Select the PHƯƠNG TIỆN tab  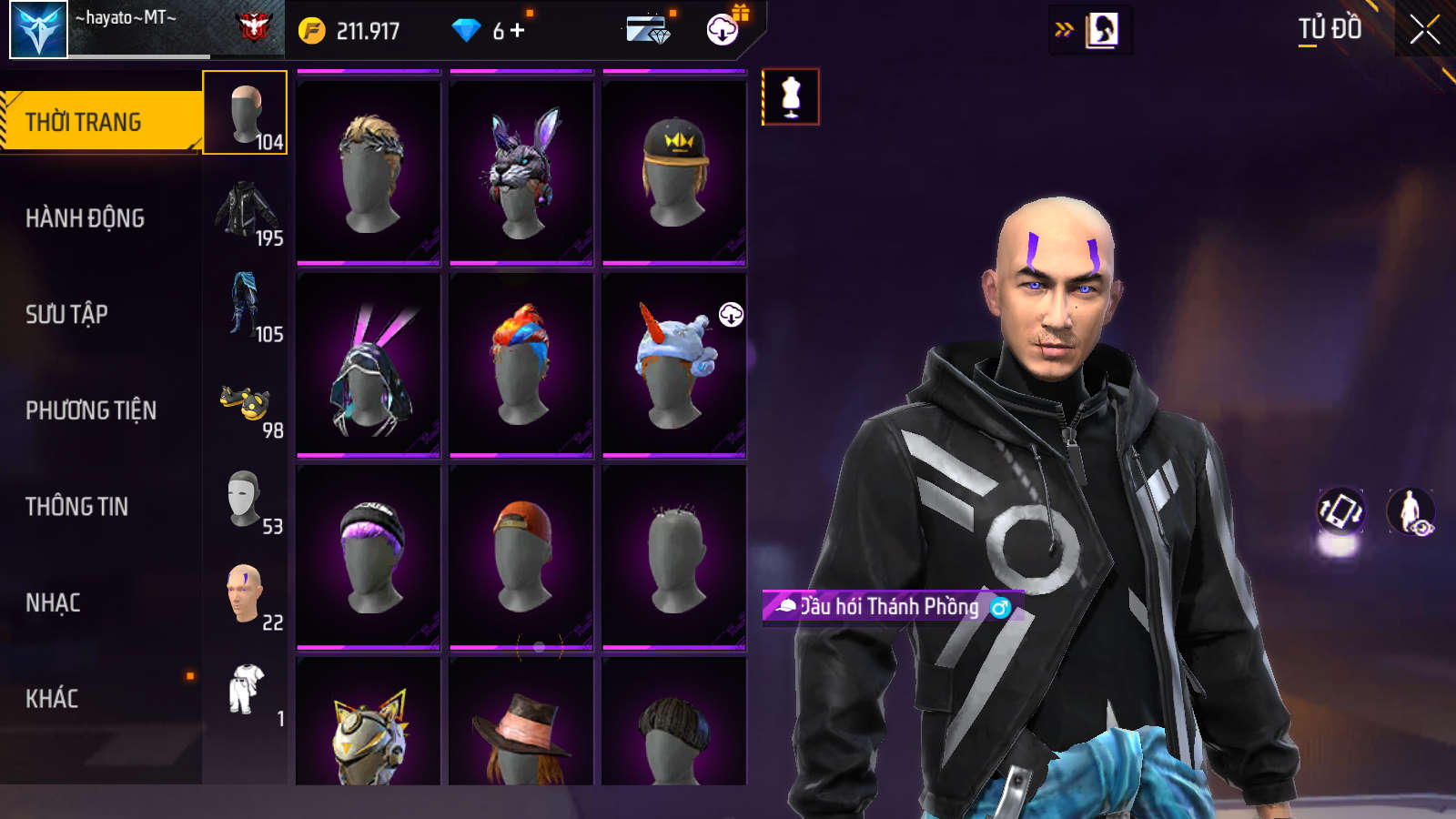(x=91, y=410)
